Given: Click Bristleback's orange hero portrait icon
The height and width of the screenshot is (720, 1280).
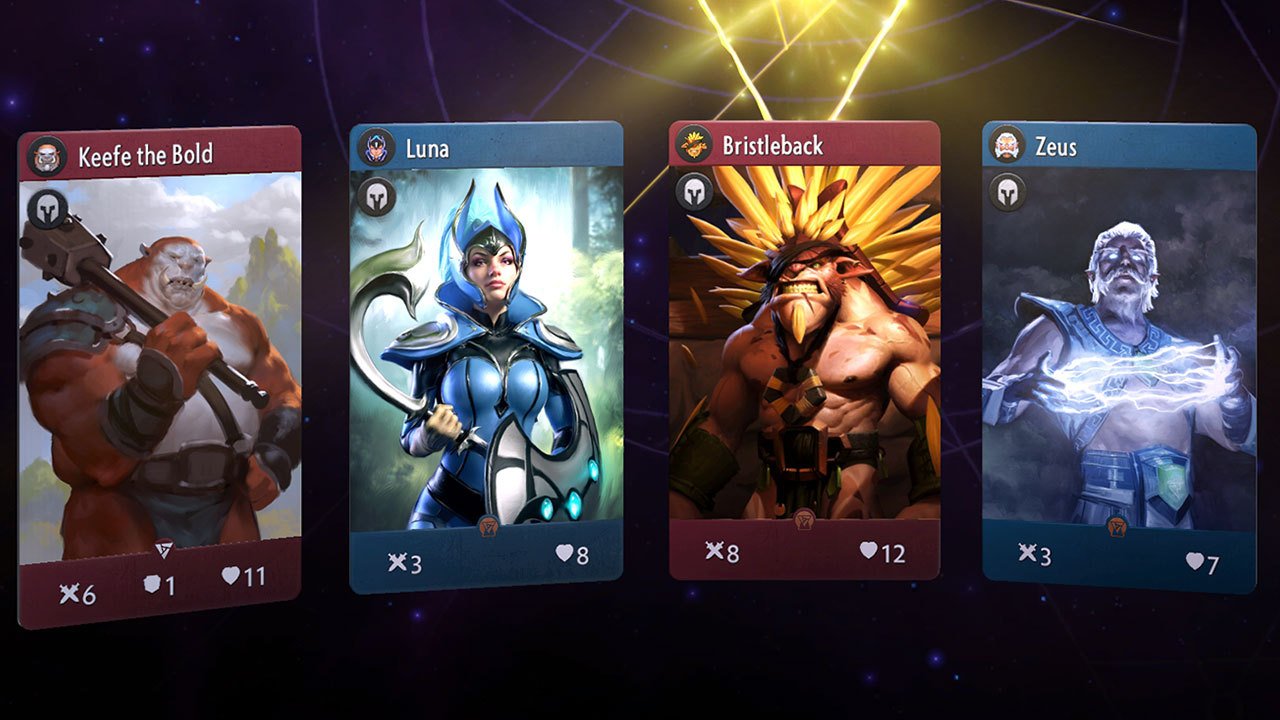Looking at the screenshot, I should pos(694,142).
